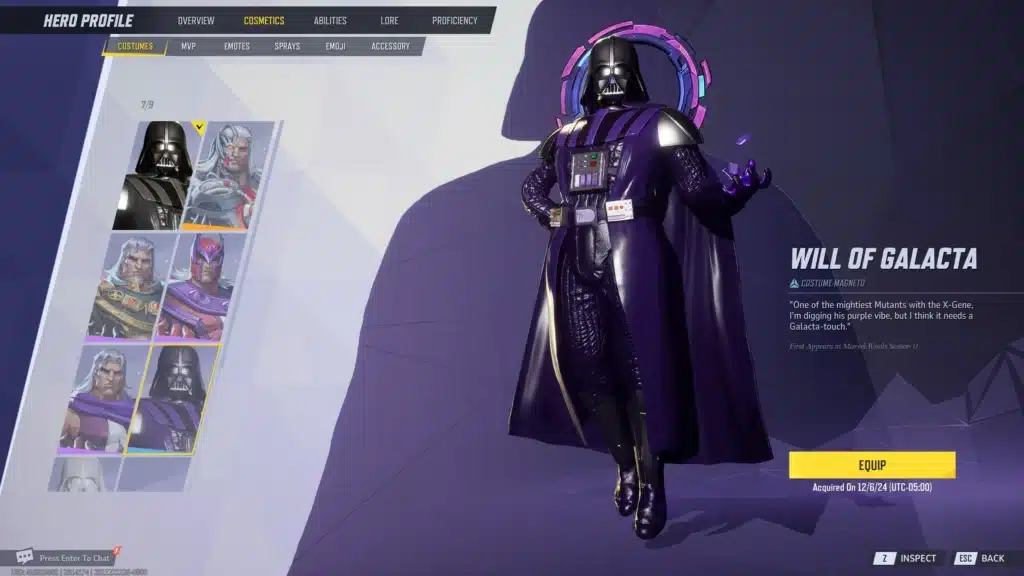Show the Lore tab
Image resolution: width=1024 pixels, height=576 pixels.
pos(389,21)
